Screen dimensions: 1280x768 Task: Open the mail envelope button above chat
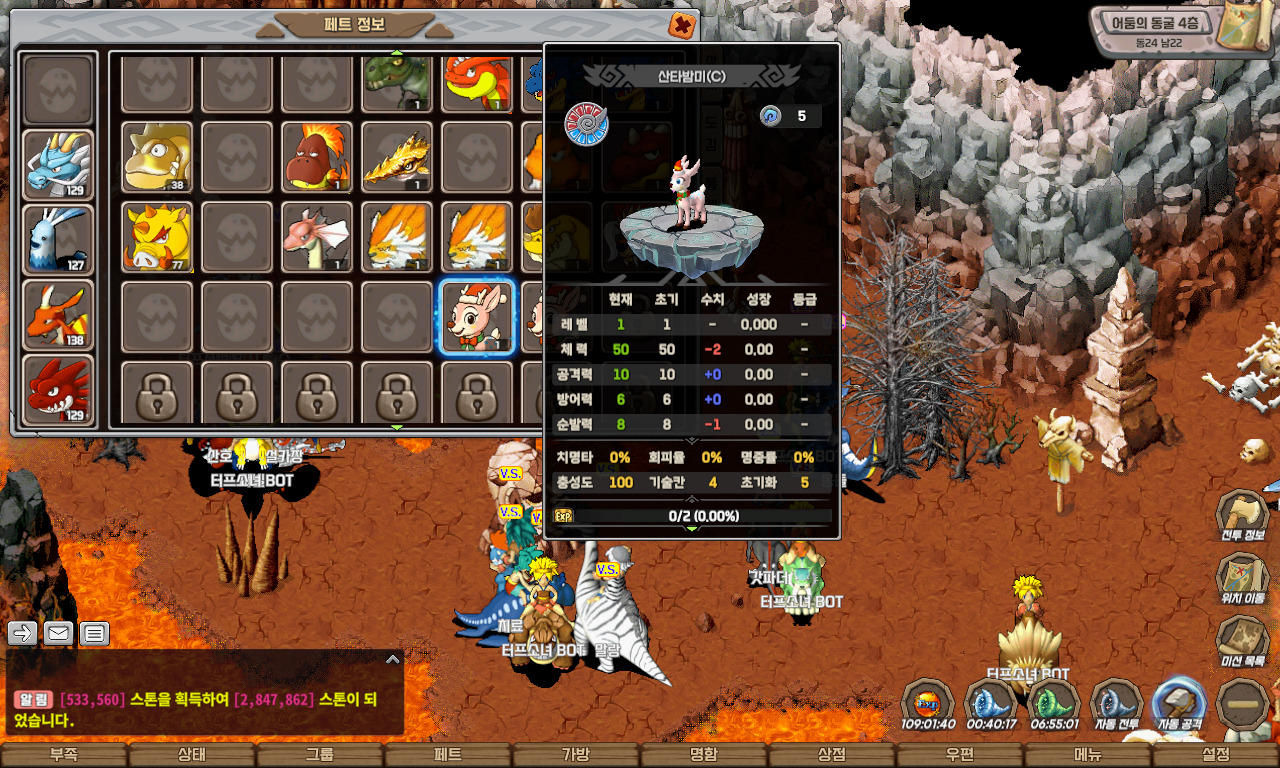pyautogui.click(x=59, y=633)
